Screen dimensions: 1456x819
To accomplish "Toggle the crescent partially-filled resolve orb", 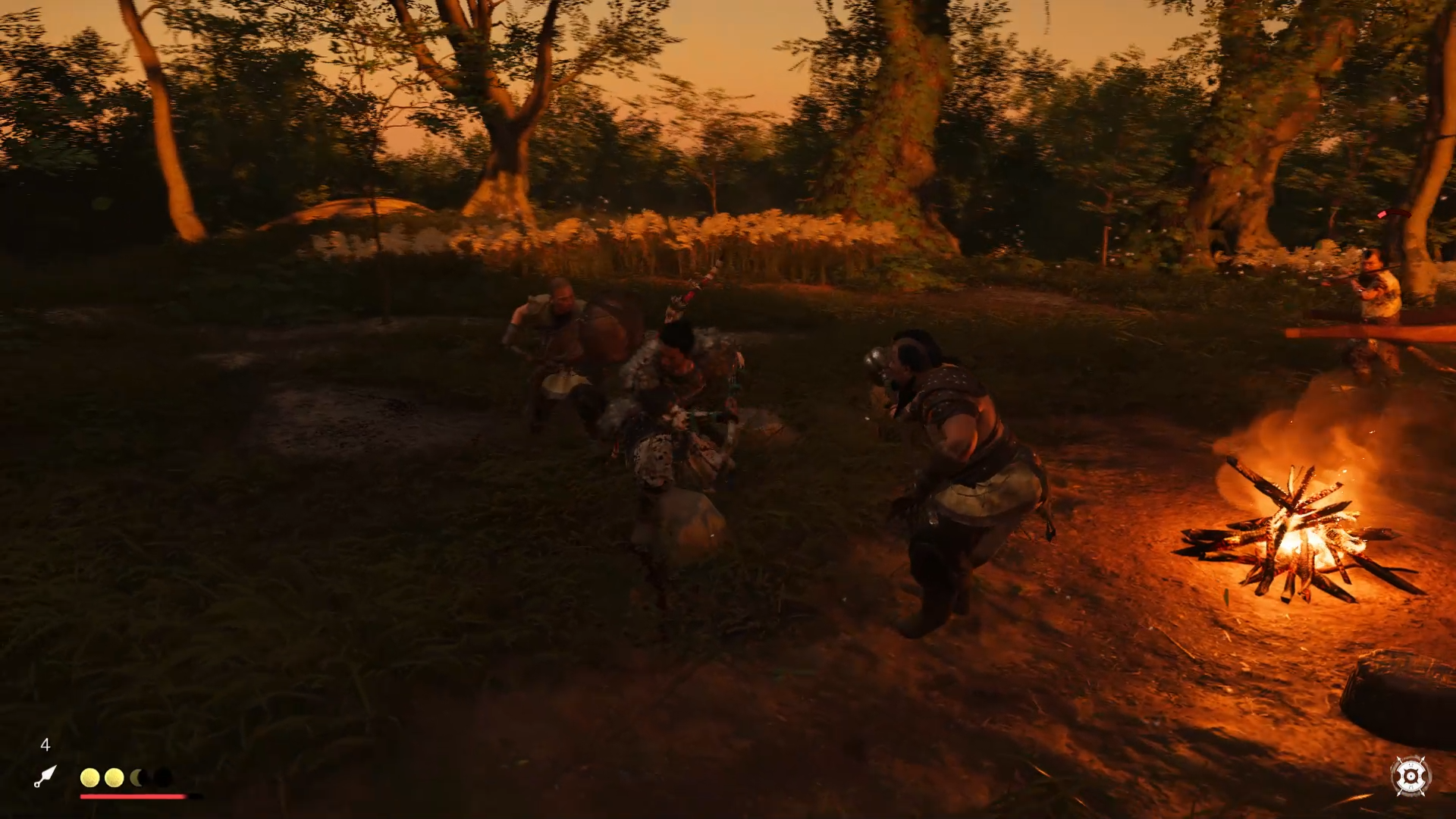I will tap(137, 778).
